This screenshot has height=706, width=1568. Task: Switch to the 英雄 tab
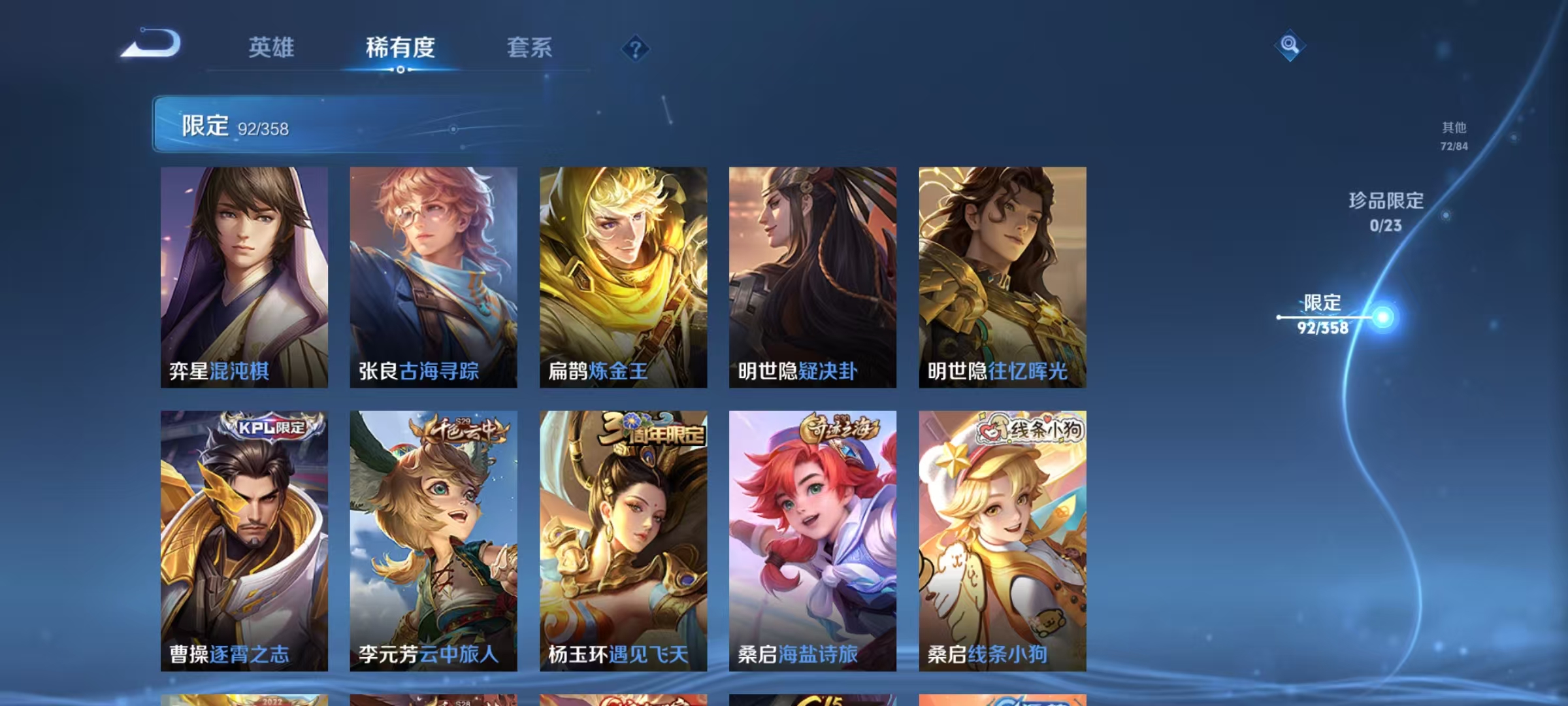tap(271, 48)
